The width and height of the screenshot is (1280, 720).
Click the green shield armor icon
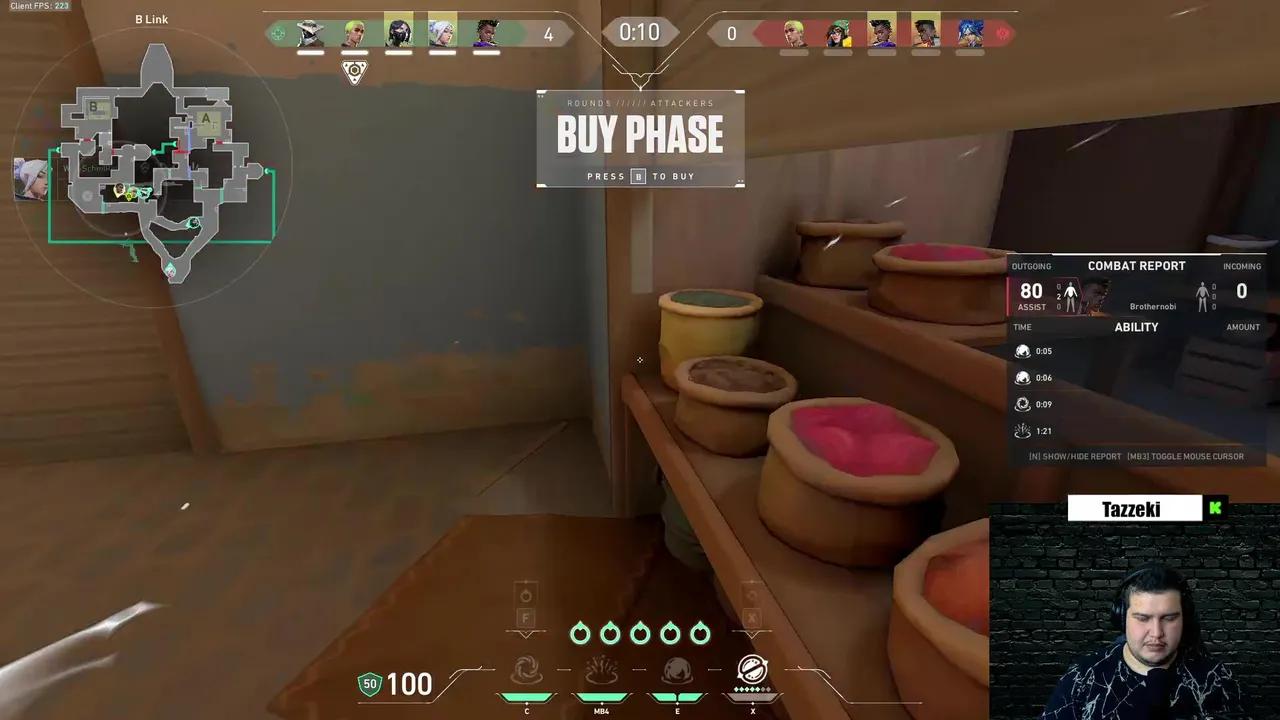369,684
